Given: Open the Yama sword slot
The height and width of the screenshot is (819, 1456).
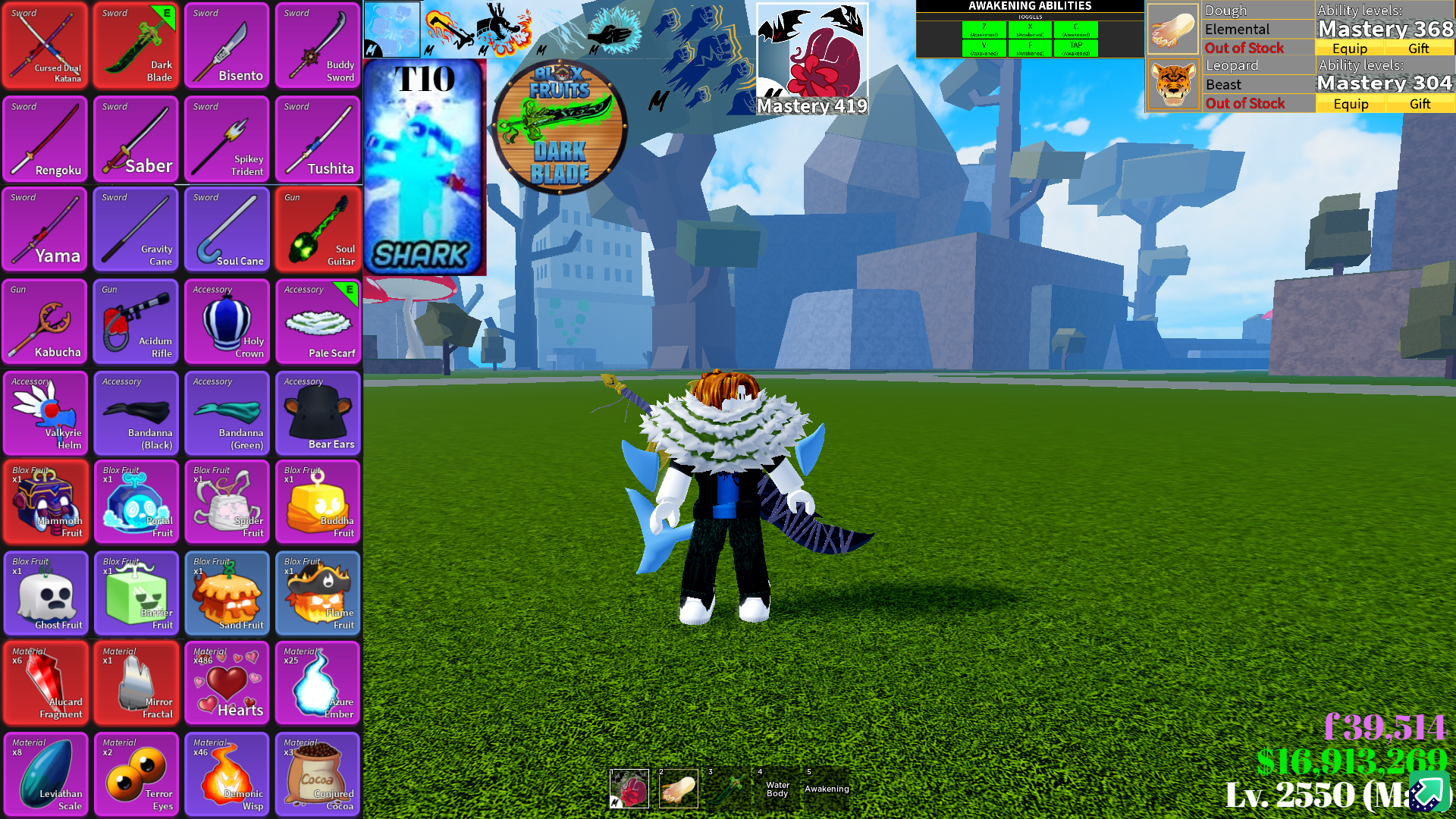Looking at the screenshot, I should tap(44, 229).
